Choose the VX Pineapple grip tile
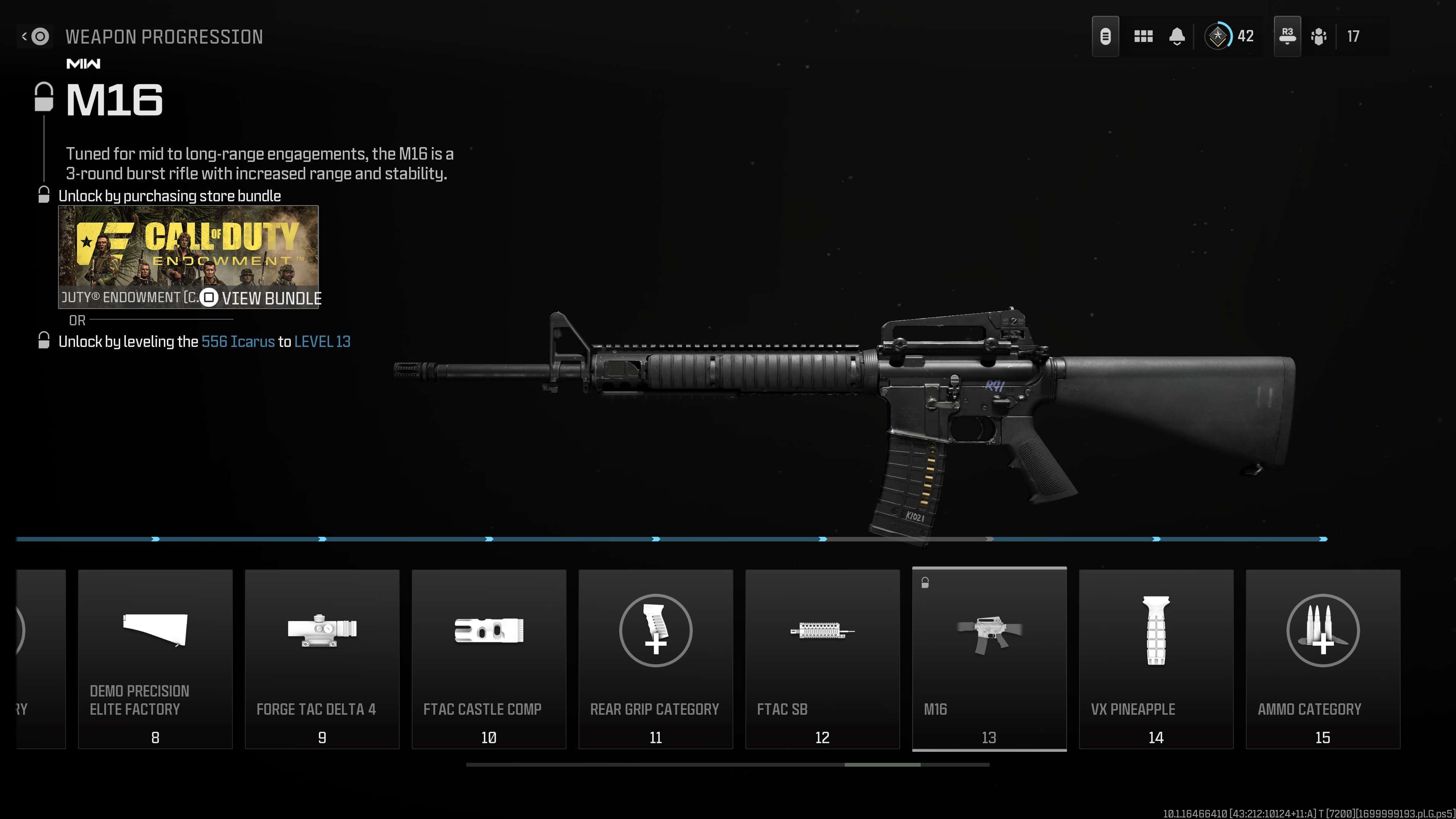 click(x=1156, y=659)
